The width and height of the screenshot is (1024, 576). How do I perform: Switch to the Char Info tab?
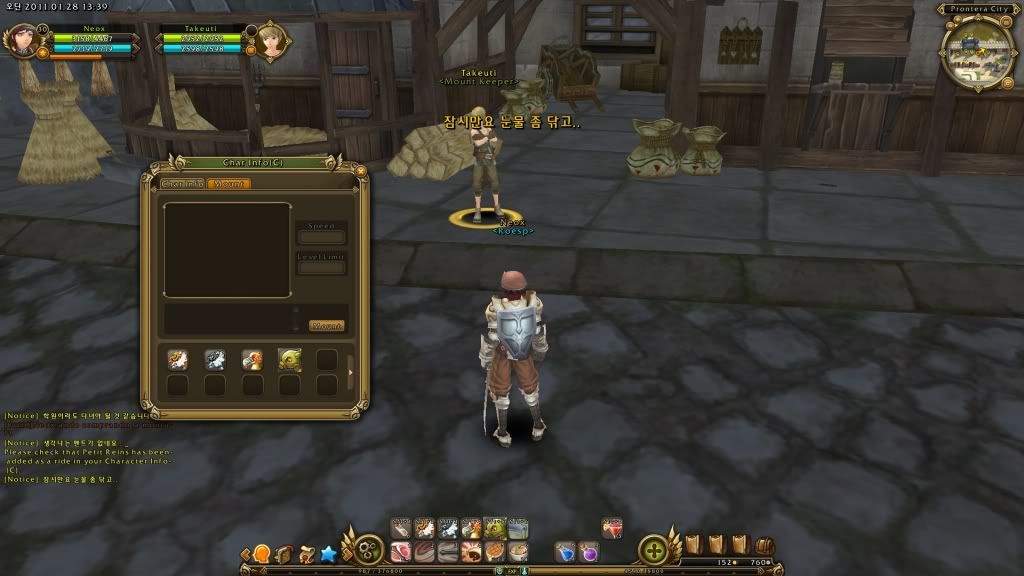[x=183, y=184]
